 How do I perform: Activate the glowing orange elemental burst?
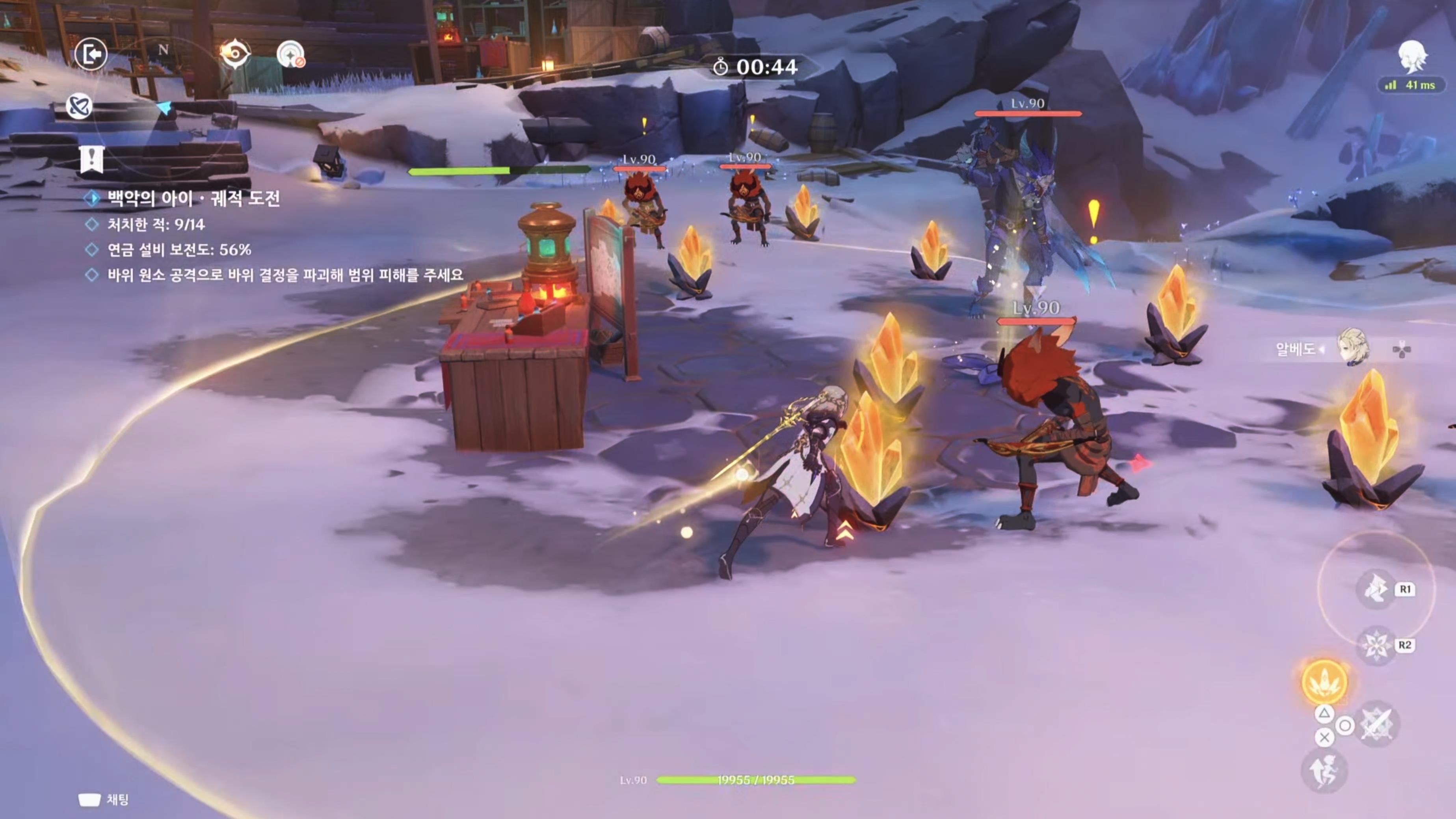click(1324, 682)
